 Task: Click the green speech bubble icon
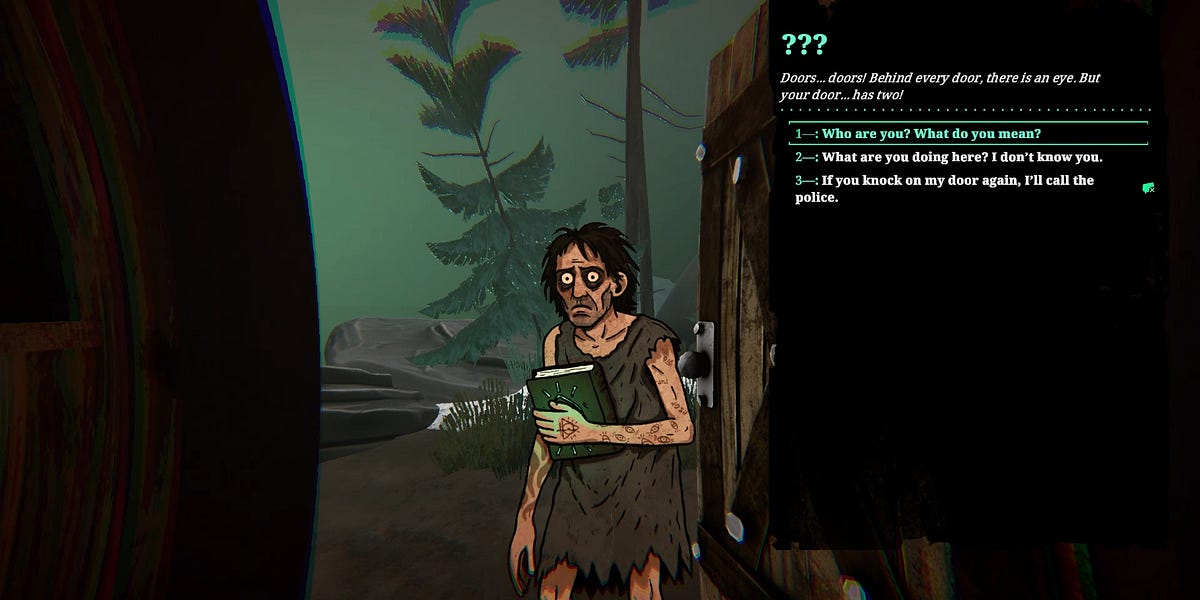[1149, 188]
